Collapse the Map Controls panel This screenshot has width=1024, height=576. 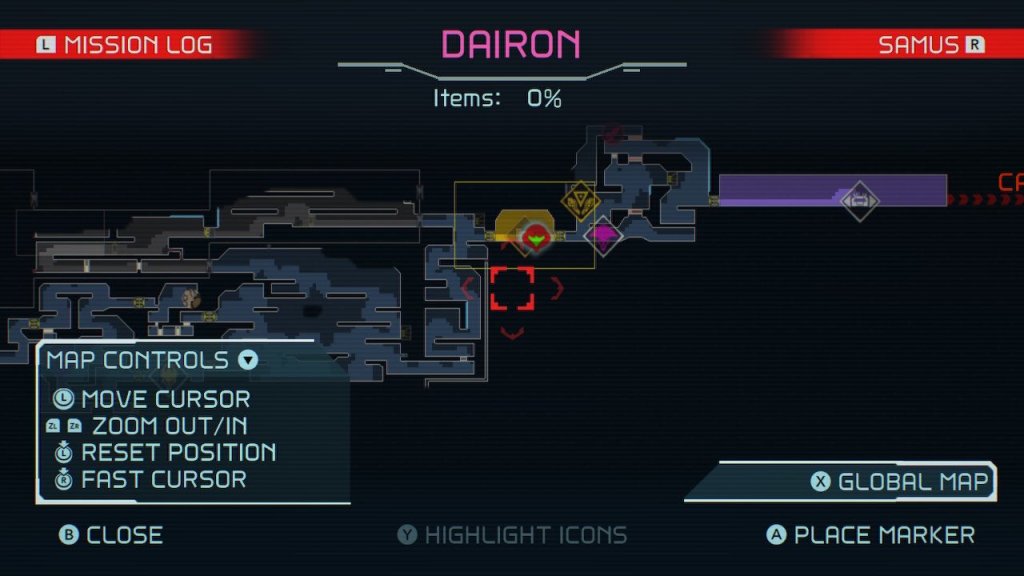click(x=248, y=360)
